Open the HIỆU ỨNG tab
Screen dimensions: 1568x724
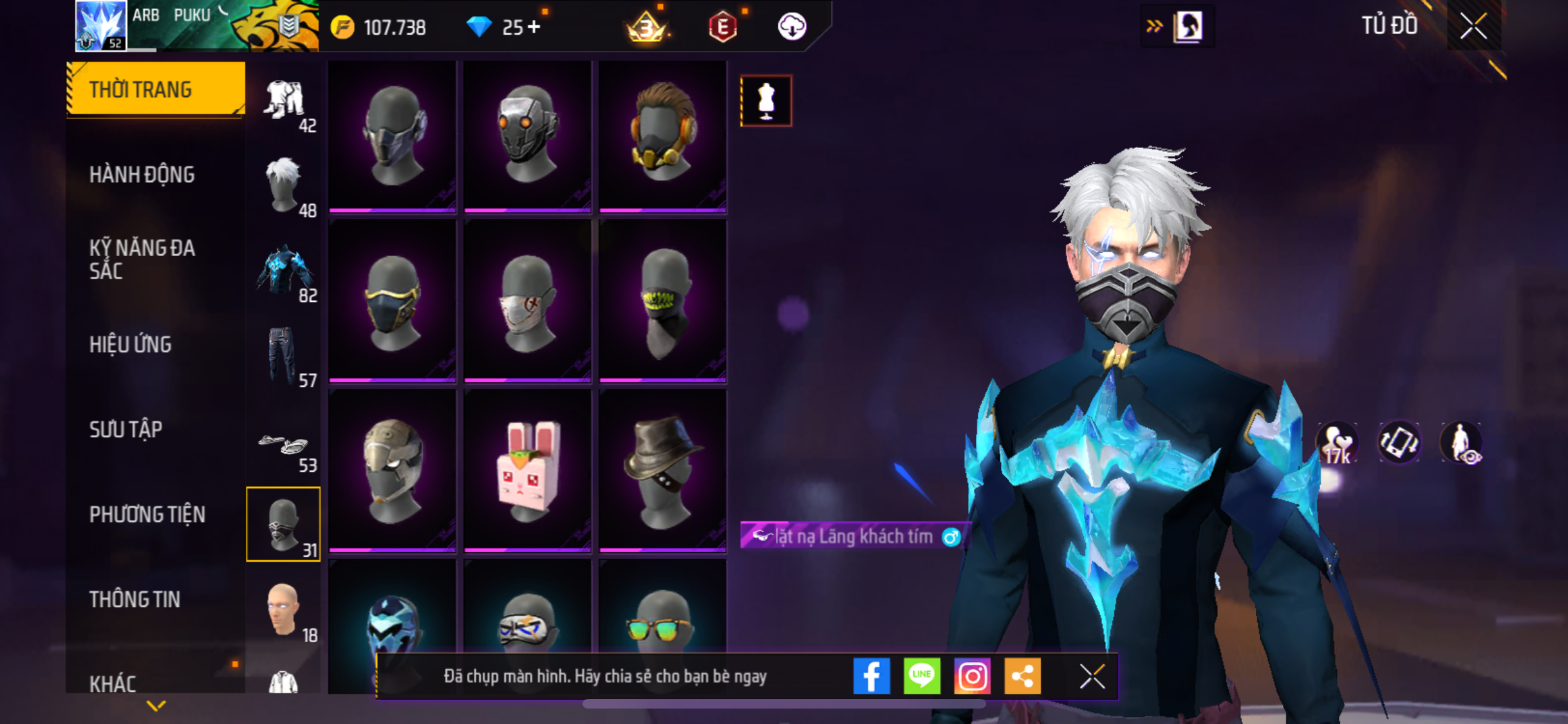click(130, 344)
